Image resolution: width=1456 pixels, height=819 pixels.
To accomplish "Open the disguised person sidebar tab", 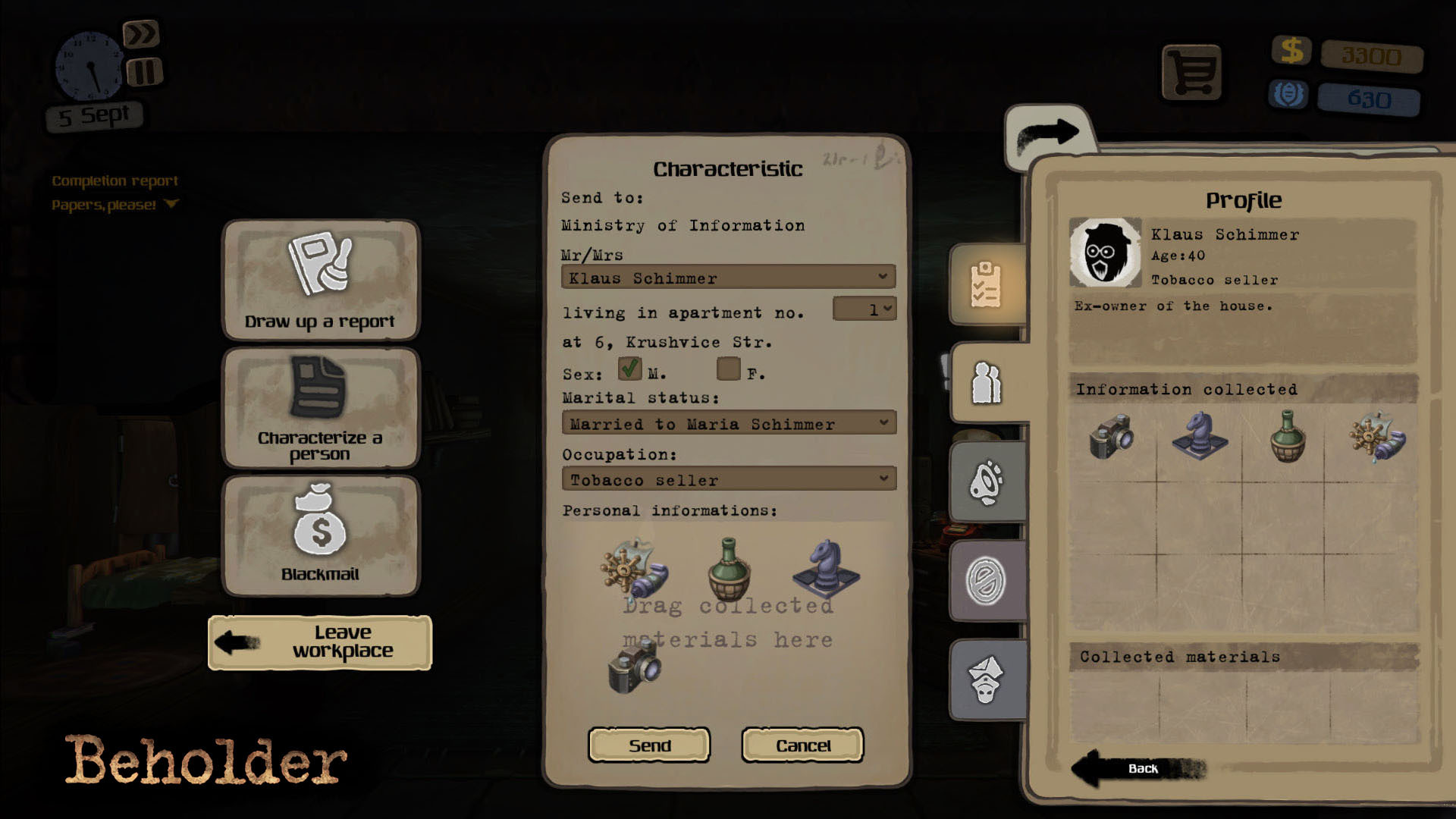I will pyautogui.click(x=986, y=679).
